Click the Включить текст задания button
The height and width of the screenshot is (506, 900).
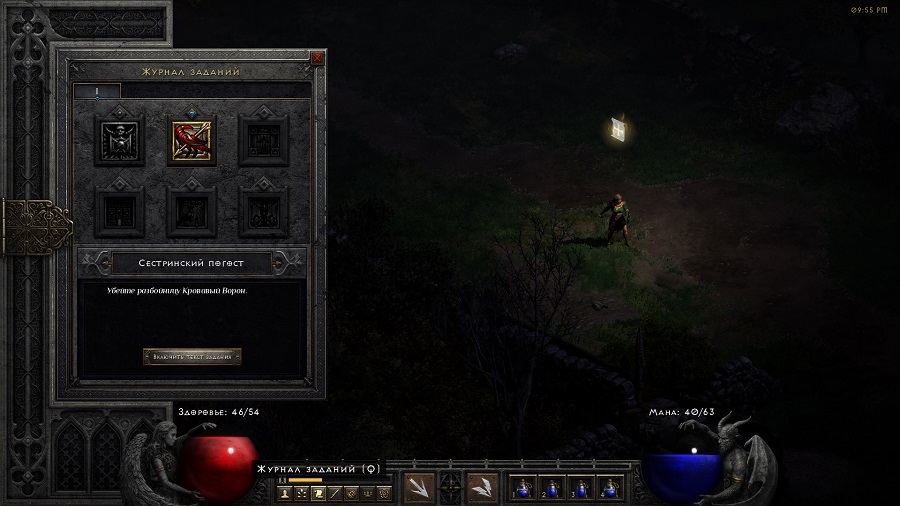(192, 356)
